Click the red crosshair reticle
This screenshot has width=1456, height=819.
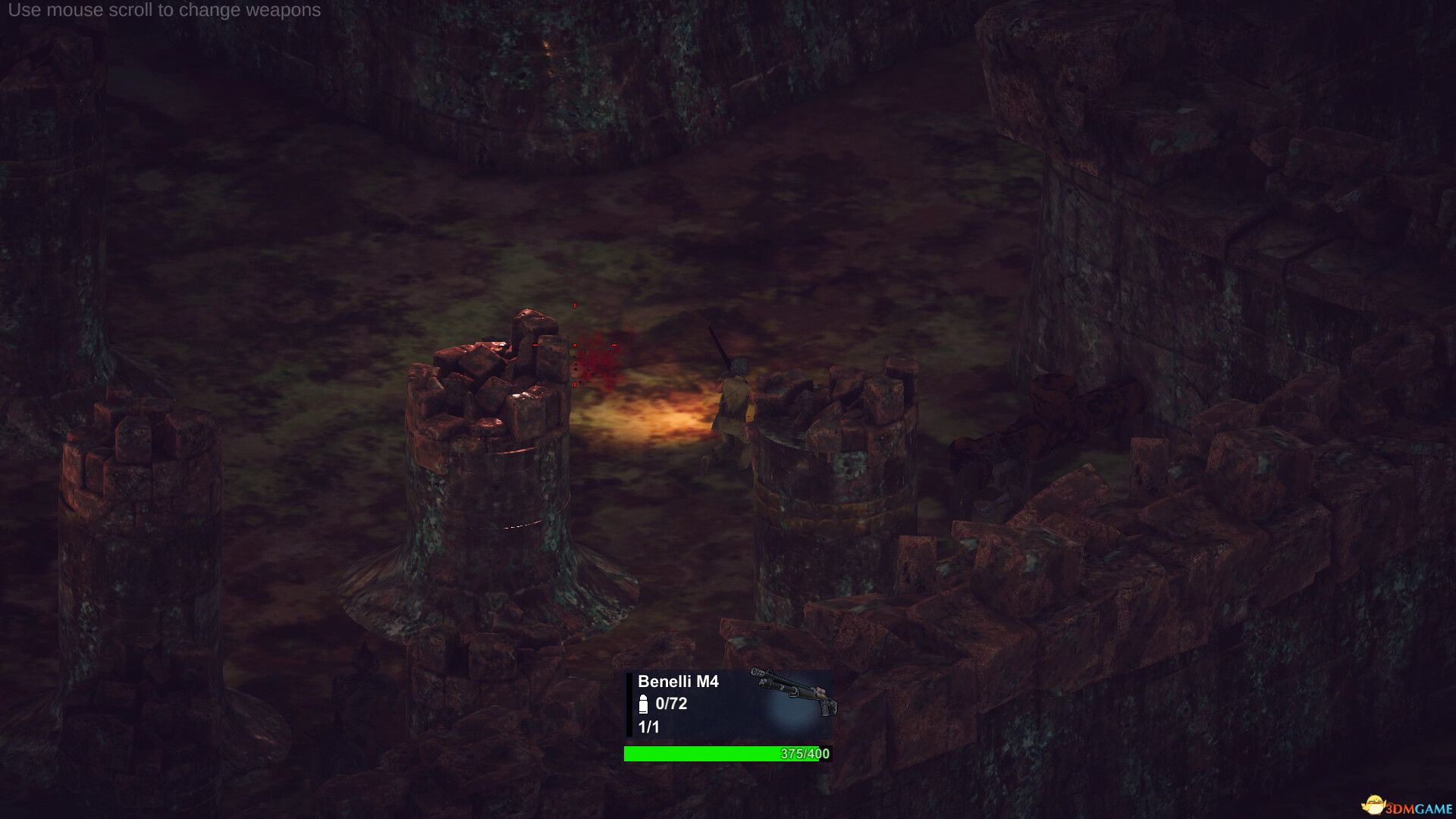pyautogui.click(x=575, y=347)
